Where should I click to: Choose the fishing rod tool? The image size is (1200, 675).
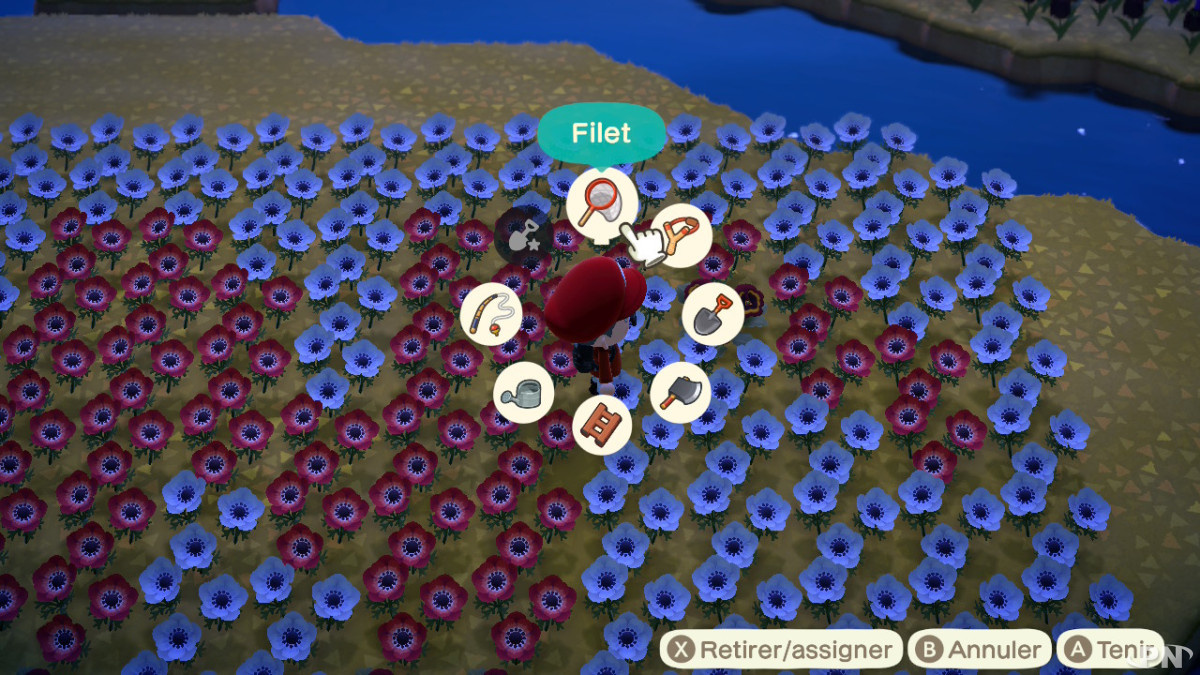[492, 314]
